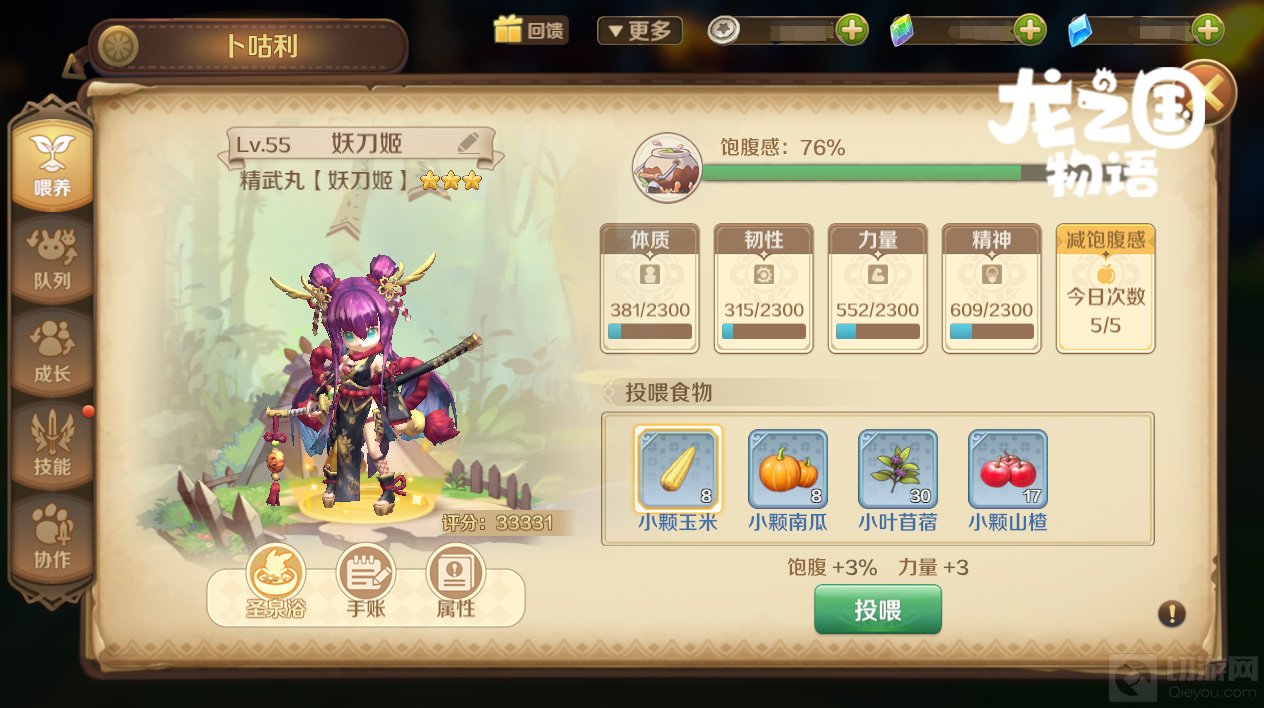1264x708 pixels.
Task: Expand the 更多 more dropdown
Action: (639, 30)
